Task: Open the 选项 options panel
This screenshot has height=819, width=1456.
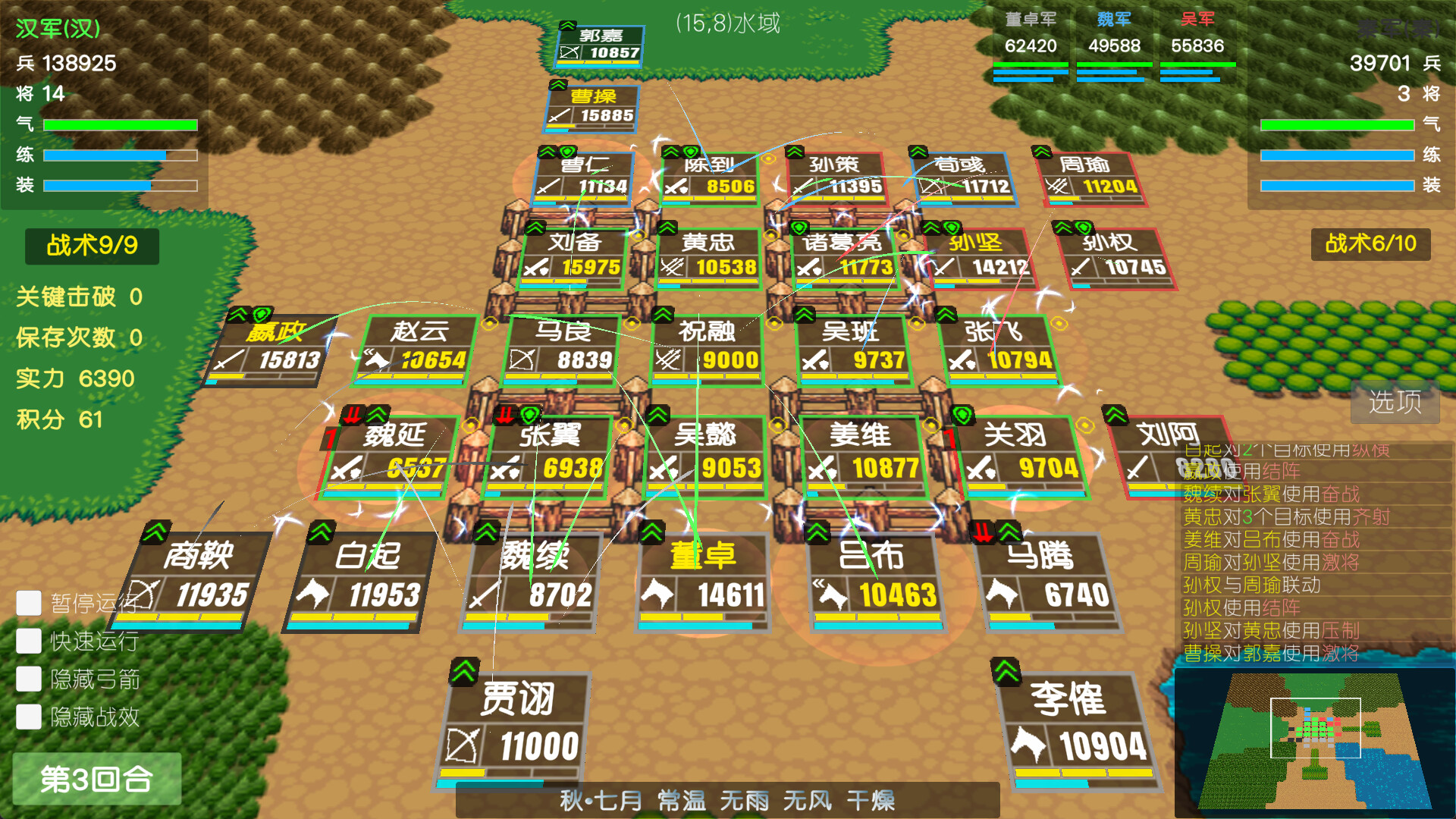Action: 1395,403
